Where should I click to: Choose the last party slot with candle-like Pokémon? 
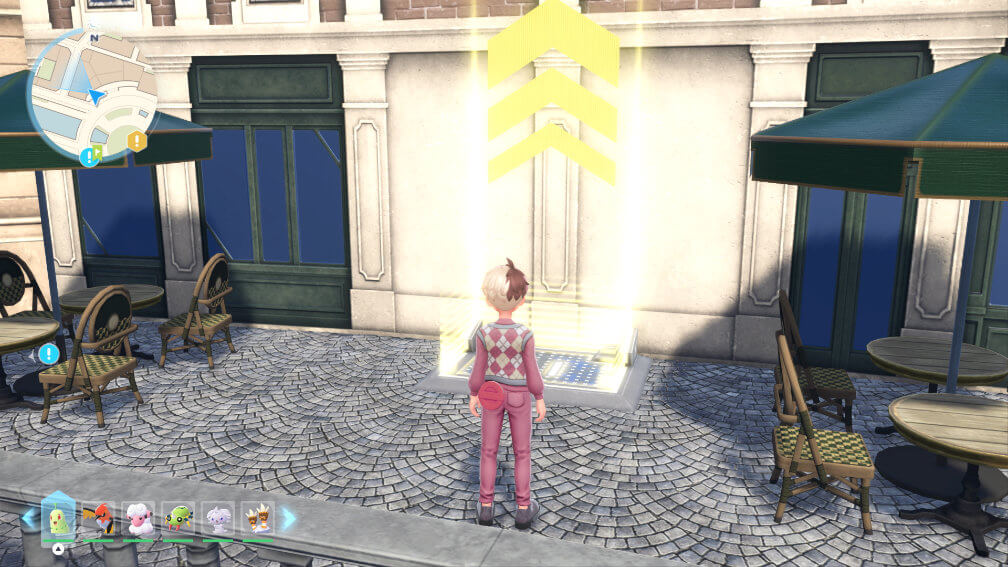(x=258, y=519)
